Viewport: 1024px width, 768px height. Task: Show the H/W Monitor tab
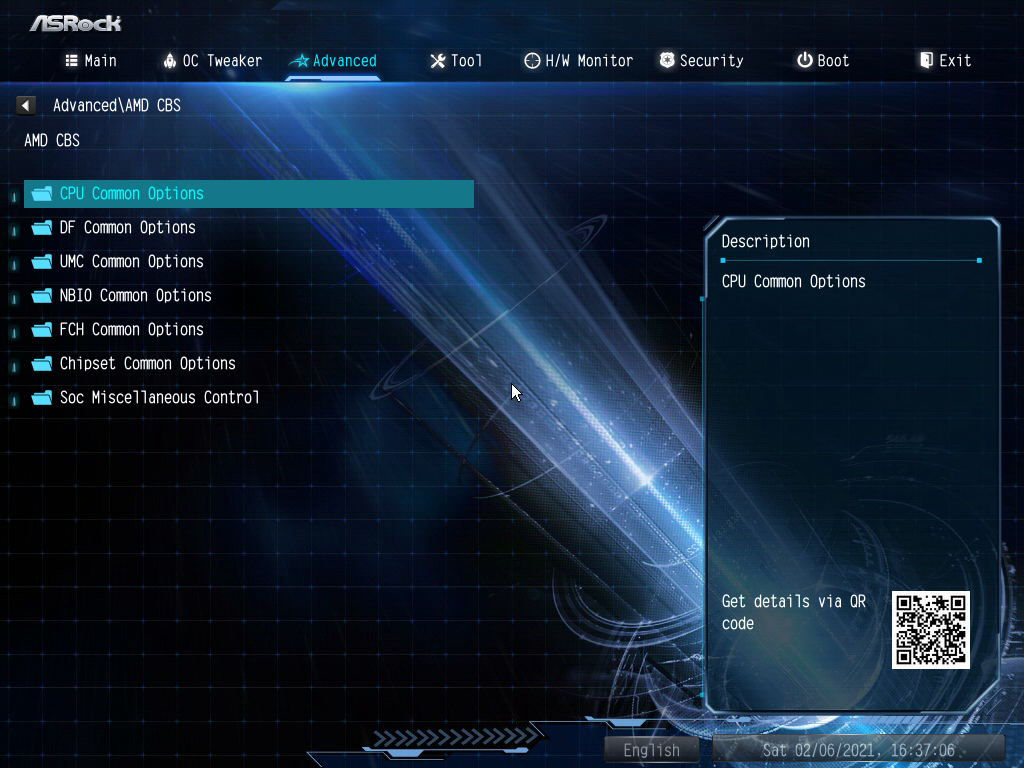tap(578, 61)
